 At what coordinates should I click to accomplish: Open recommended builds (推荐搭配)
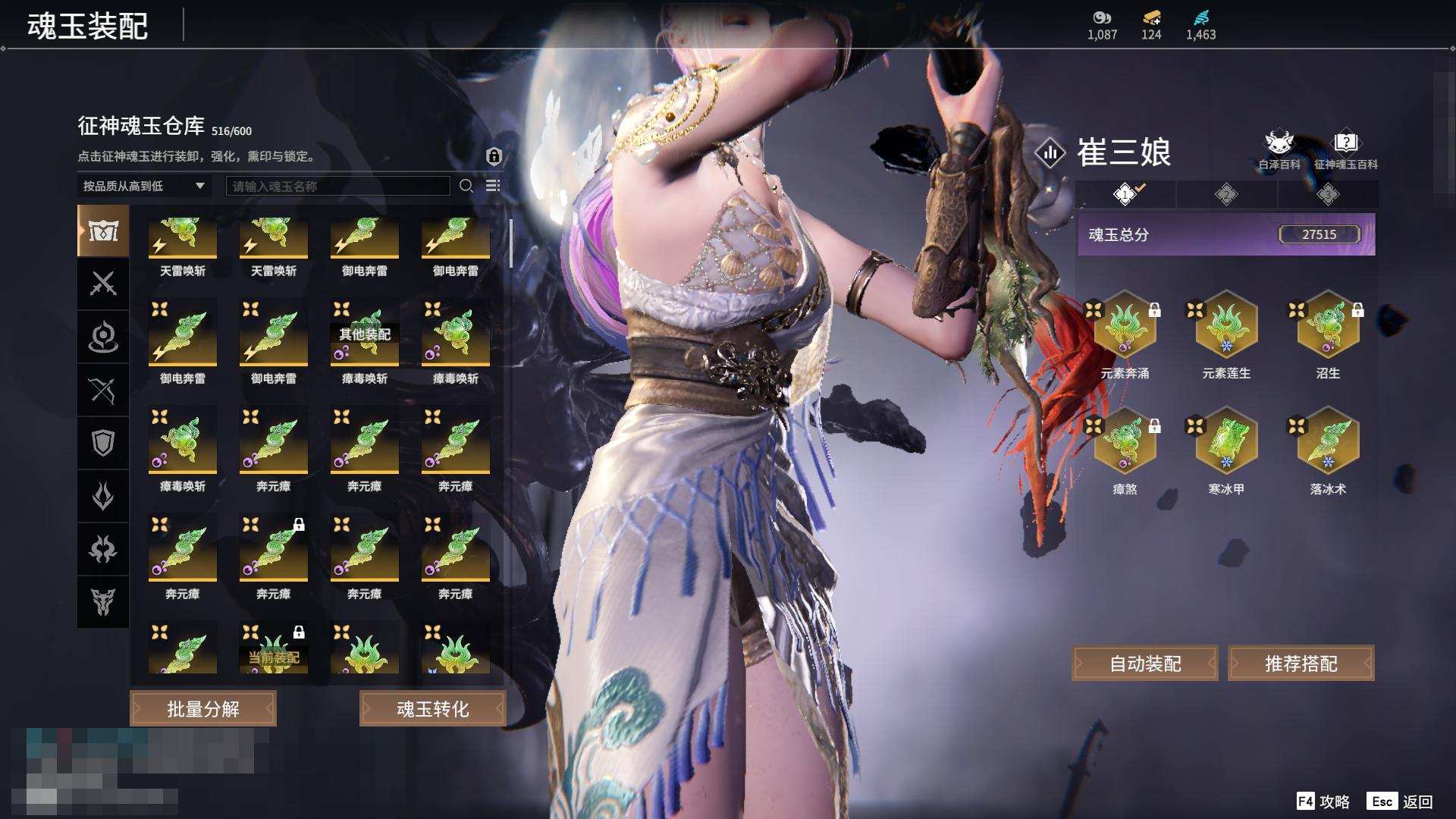point(1301,664)
